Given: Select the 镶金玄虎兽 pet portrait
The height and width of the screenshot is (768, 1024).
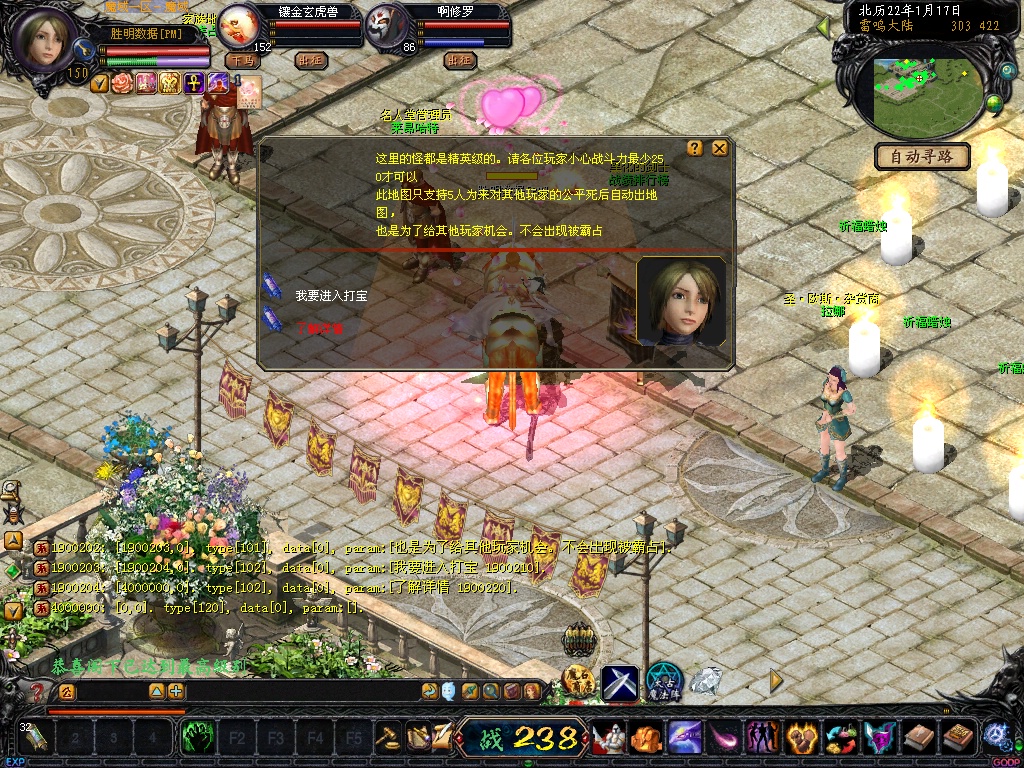Looking at the screenshot, I should click(237, 24).
